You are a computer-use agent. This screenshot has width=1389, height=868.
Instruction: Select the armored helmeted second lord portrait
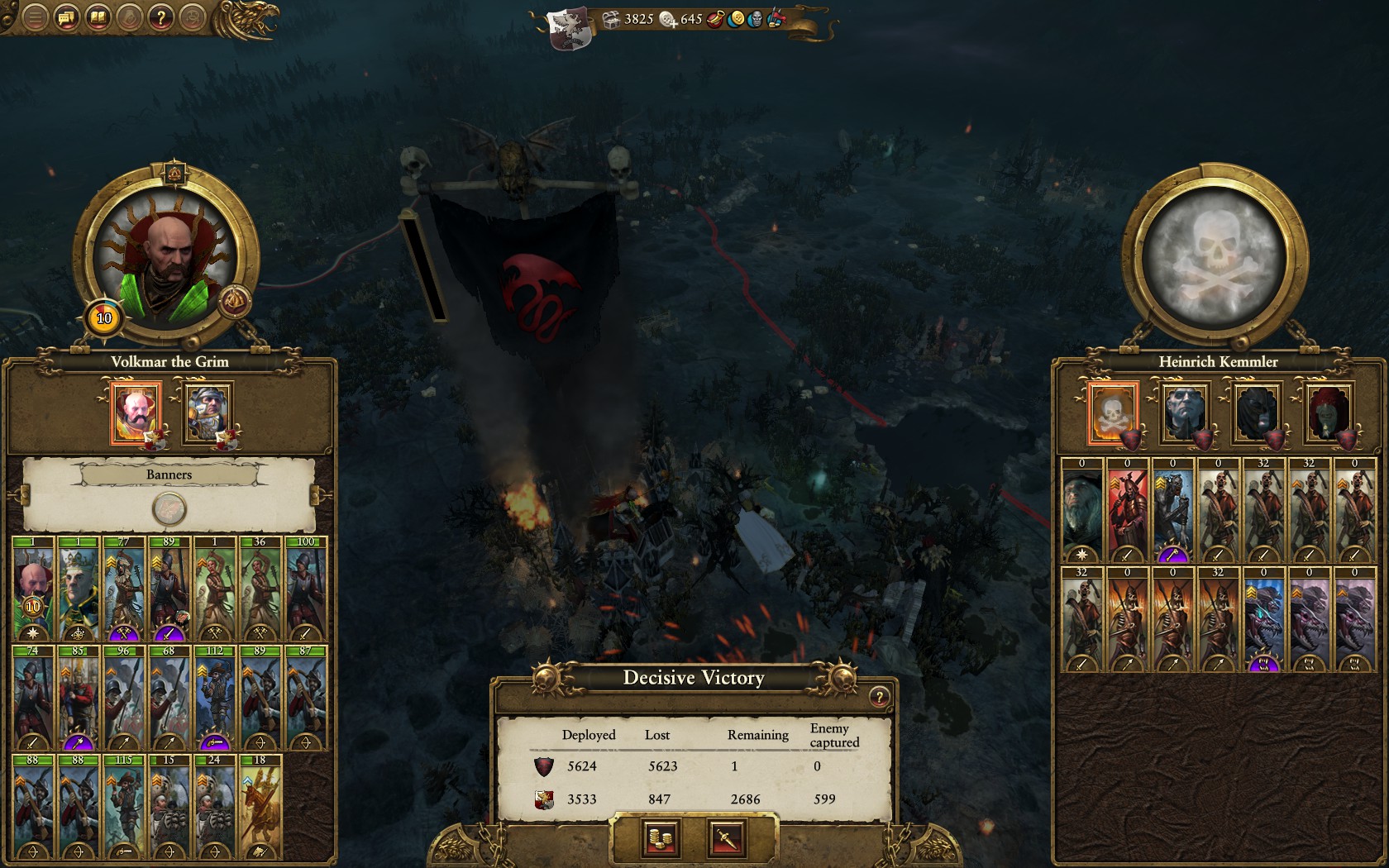click(x=207, y=413)
